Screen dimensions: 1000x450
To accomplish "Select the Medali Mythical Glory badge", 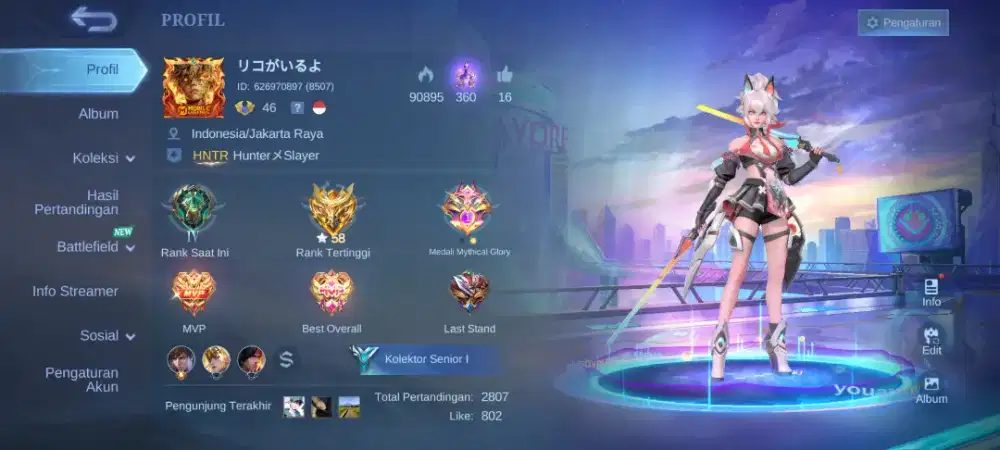I will click(469, 212).
